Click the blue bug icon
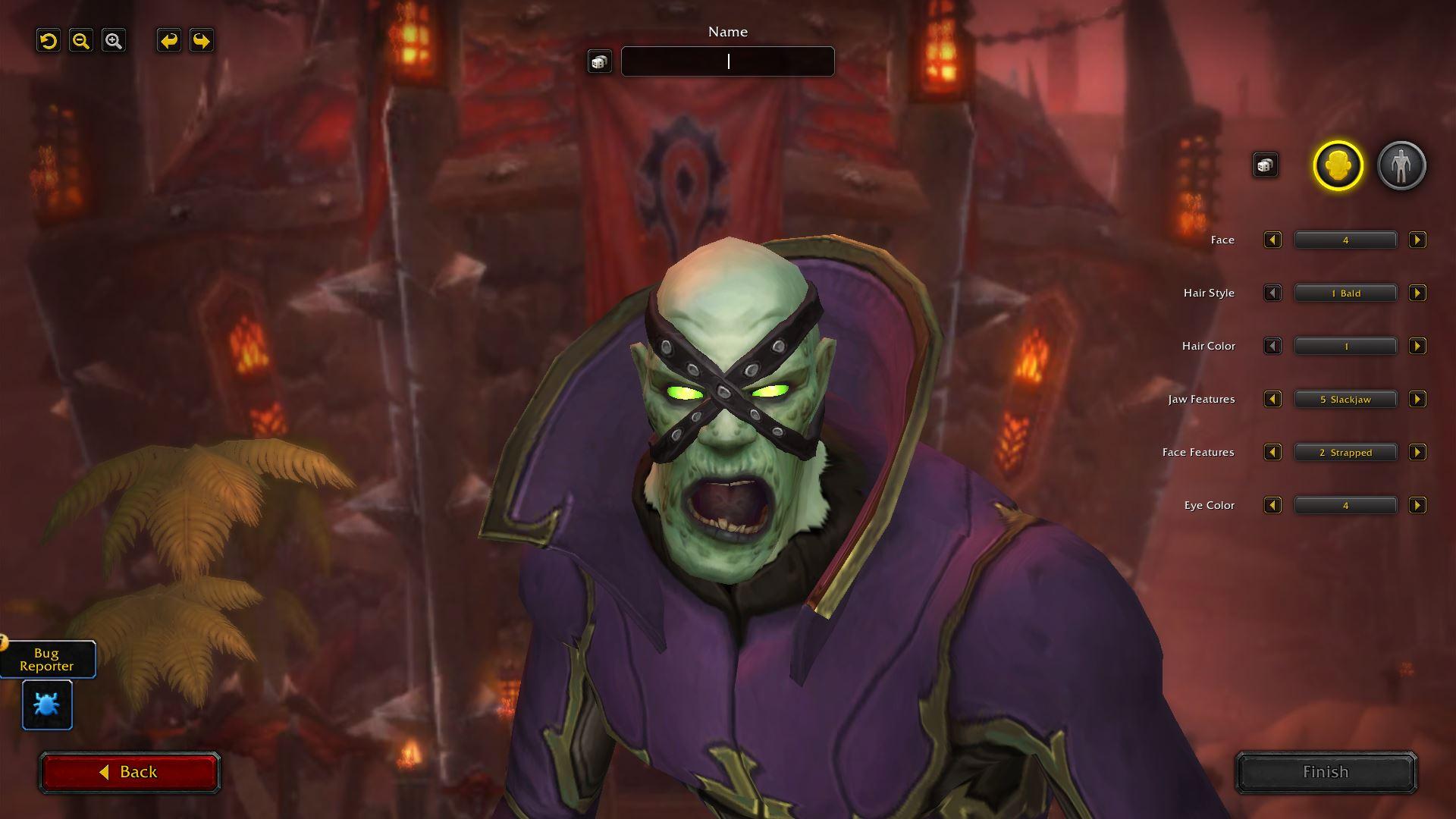This screenshot has height=819, width=1456. pos(46,704)
